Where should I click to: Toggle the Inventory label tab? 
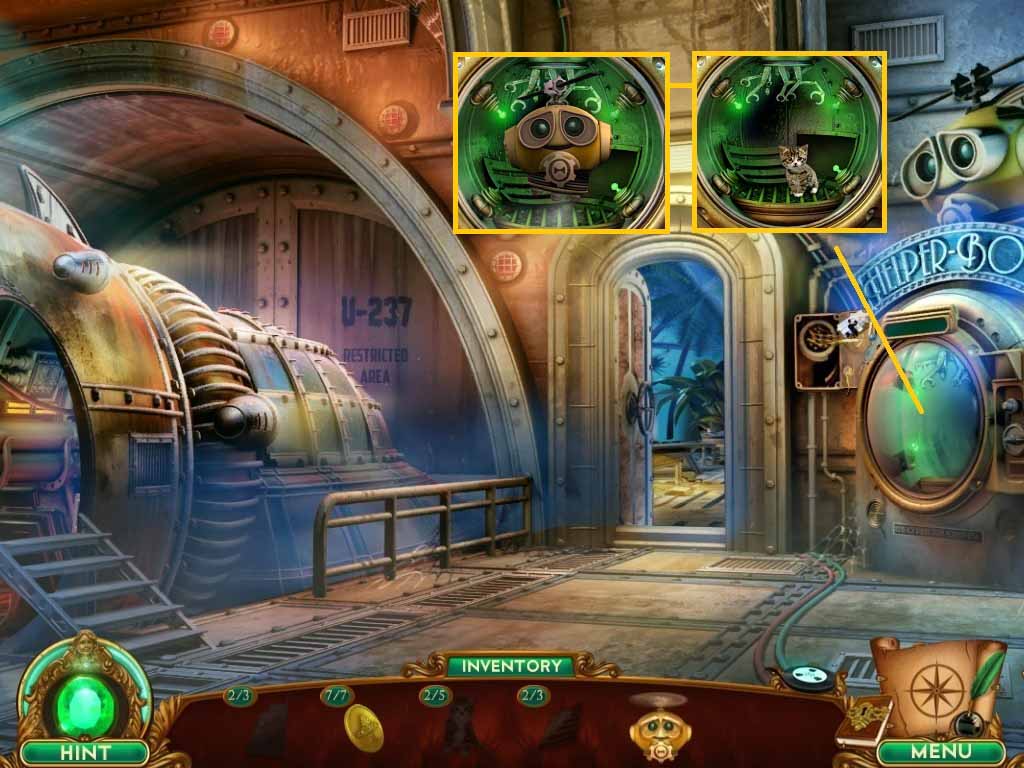point(511,665)
